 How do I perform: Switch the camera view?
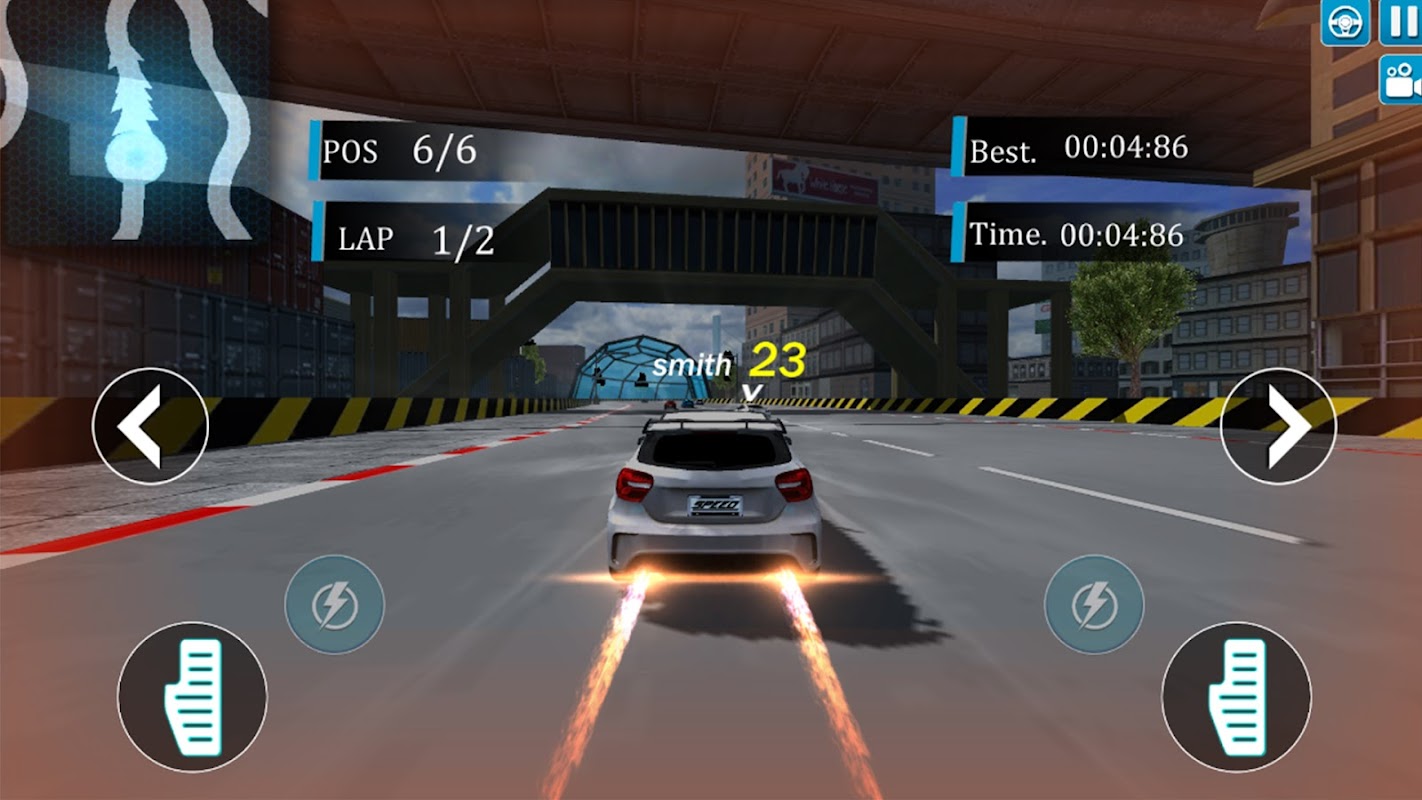point(1401,80)
